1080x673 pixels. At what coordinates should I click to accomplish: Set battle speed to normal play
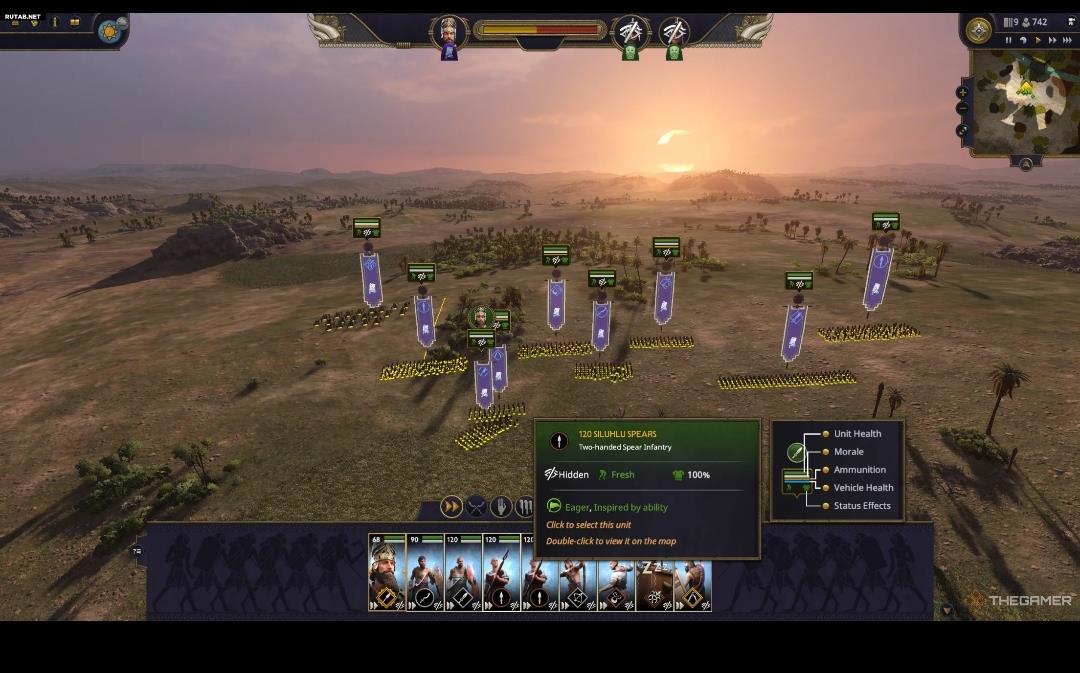[1038, 40]
